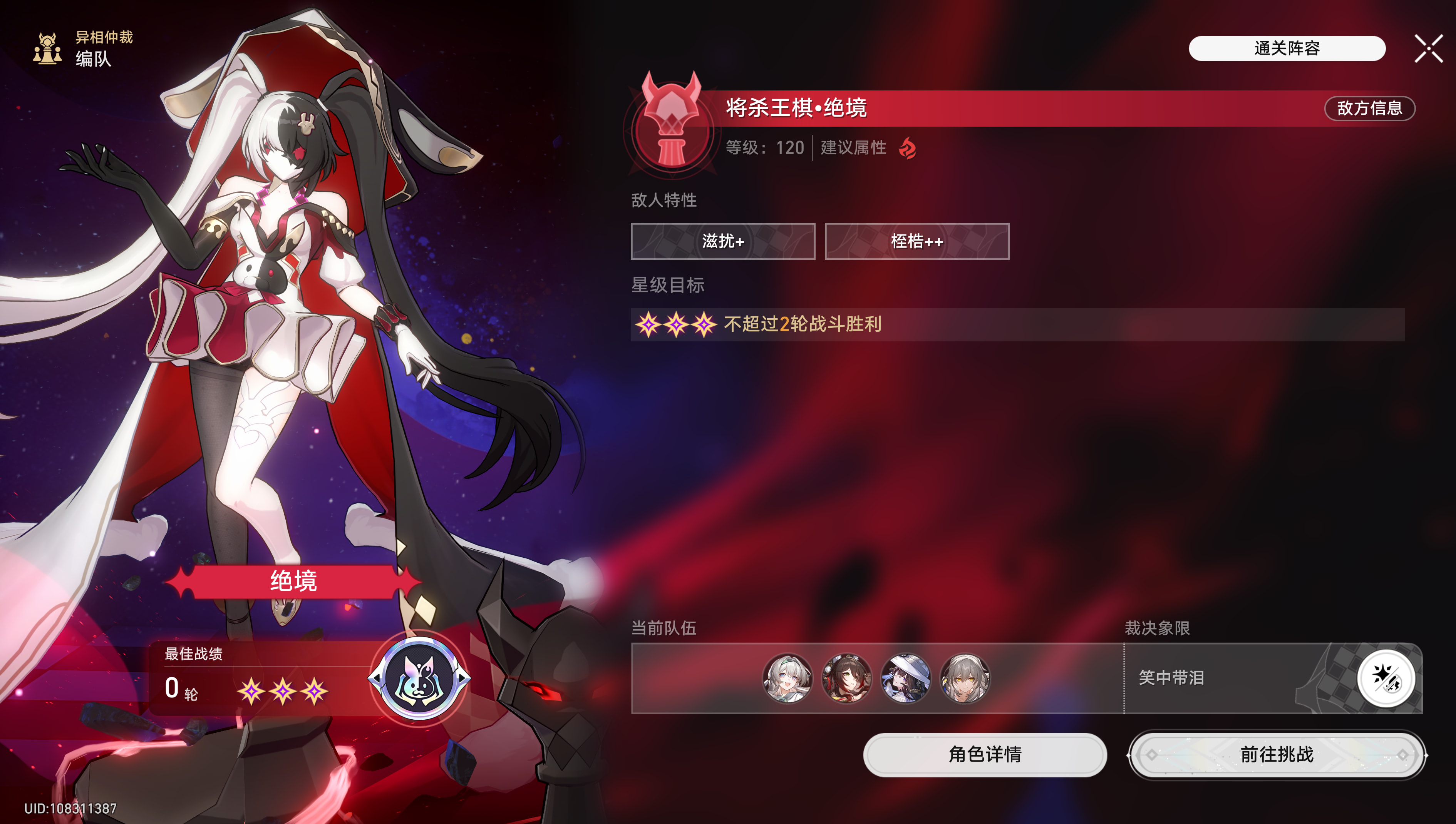
Task: Select the silver-haired girl with headband portrait
Action: point(787,678)
